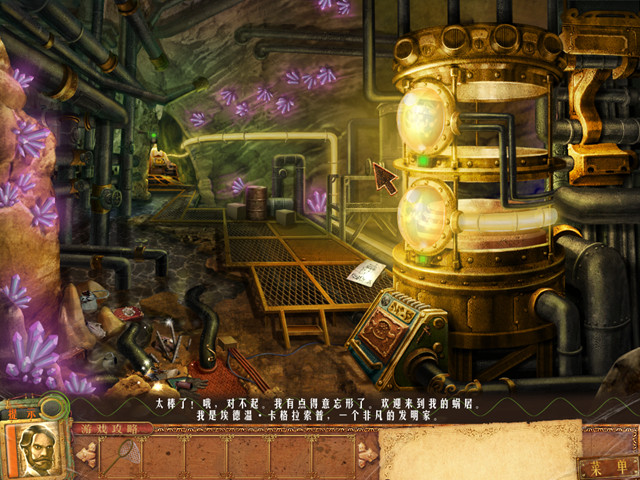Screen dimensions: 640x480
Task: Open the 游戏攻略 strategy guide
Action: [112, 429]
